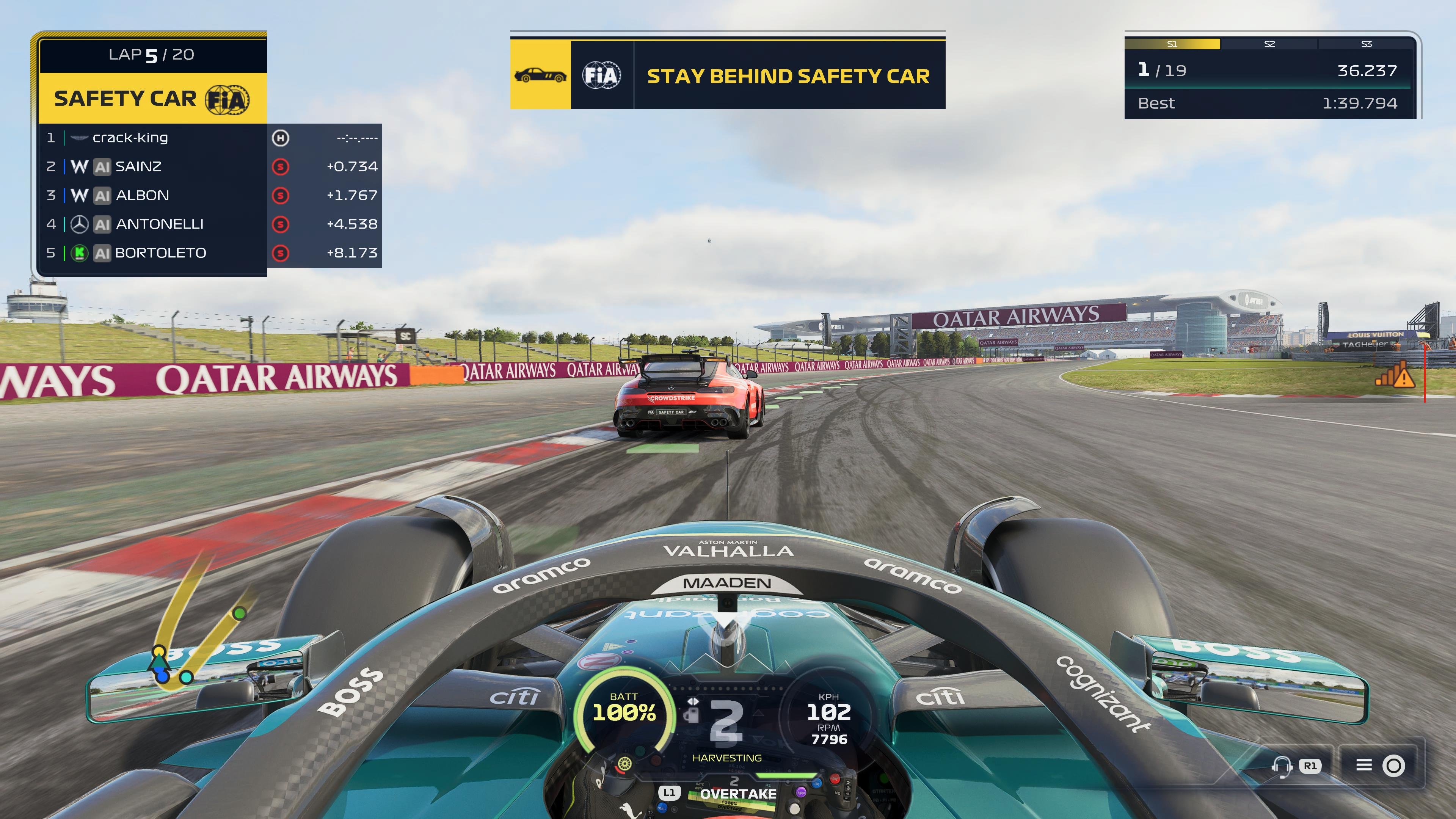
Task: Select SAINZ in the leaderboard
Action: 138,166
